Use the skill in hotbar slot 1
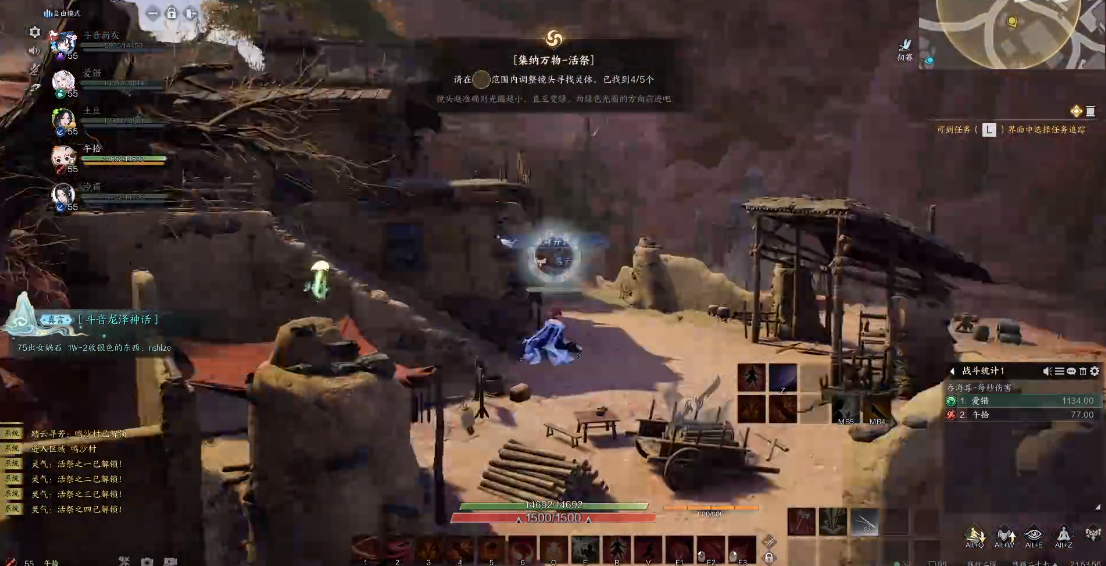This screenshot has width=1106, height=566. 365,549
